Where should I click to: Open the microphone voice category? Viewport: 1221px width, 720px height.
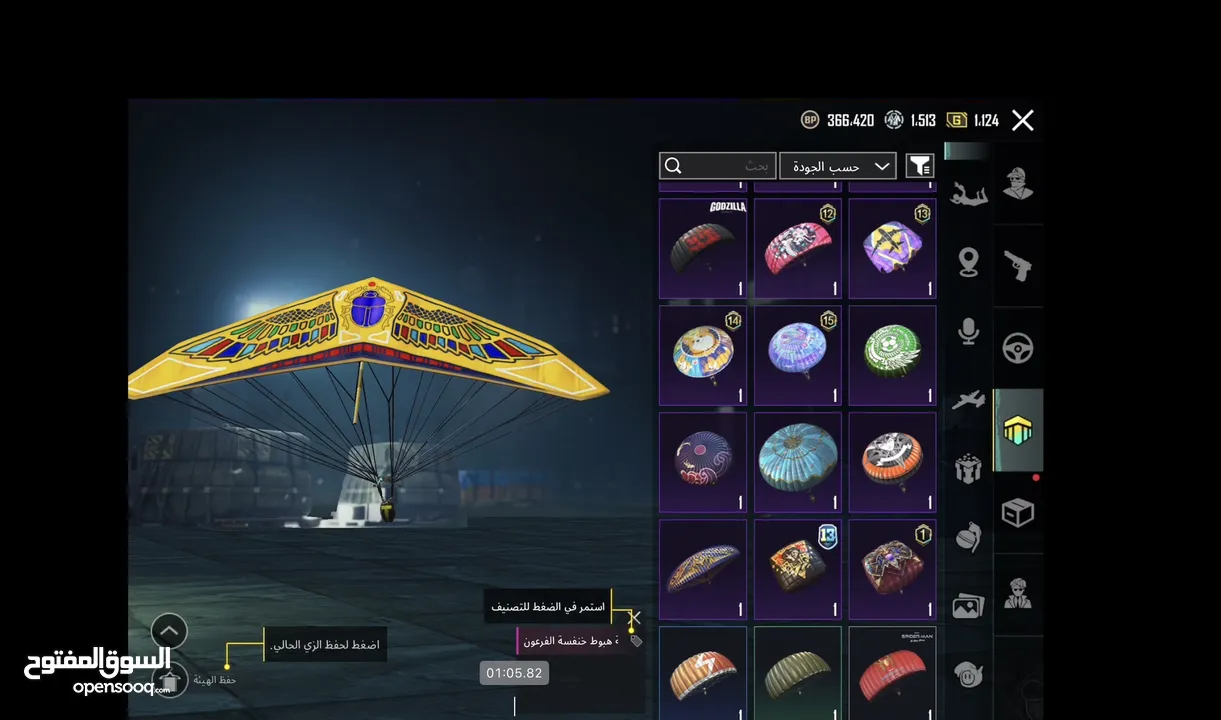coord(968,332)
